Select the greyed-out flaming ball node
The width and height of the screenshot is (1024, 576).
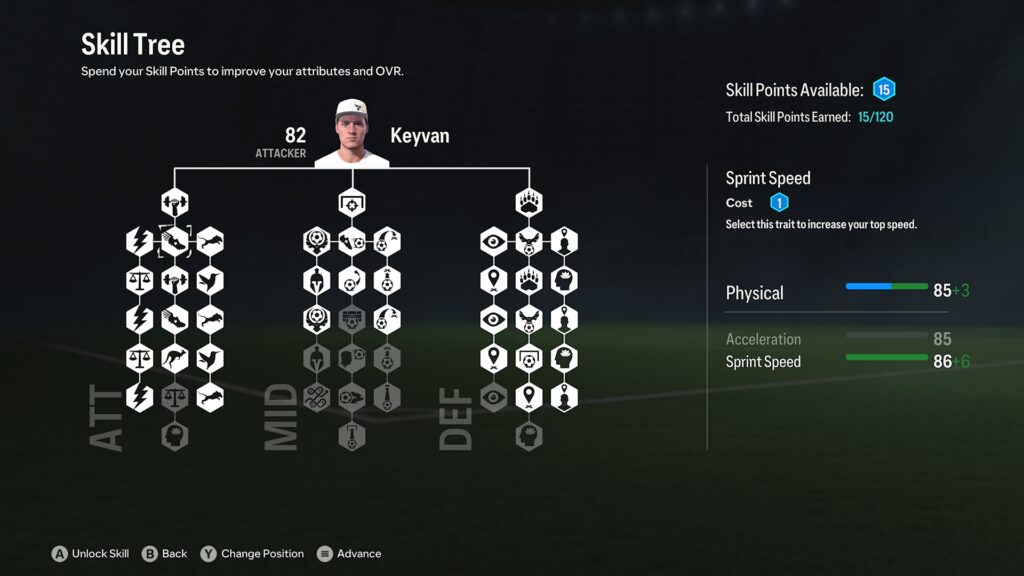point(351,396)
